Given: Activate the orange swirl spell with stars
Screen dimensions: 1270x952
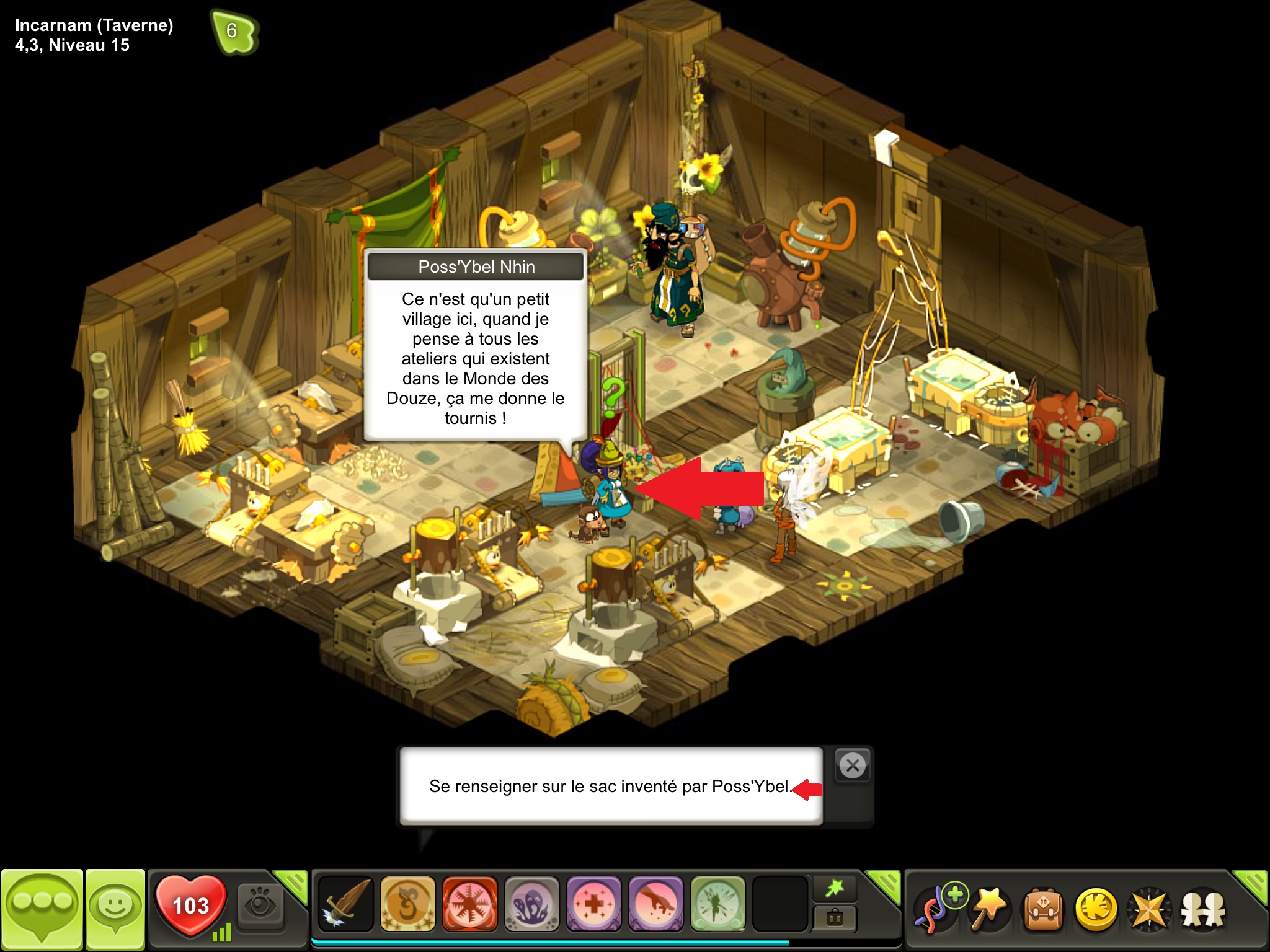Looking at the screenshot, I should [407, 904].
